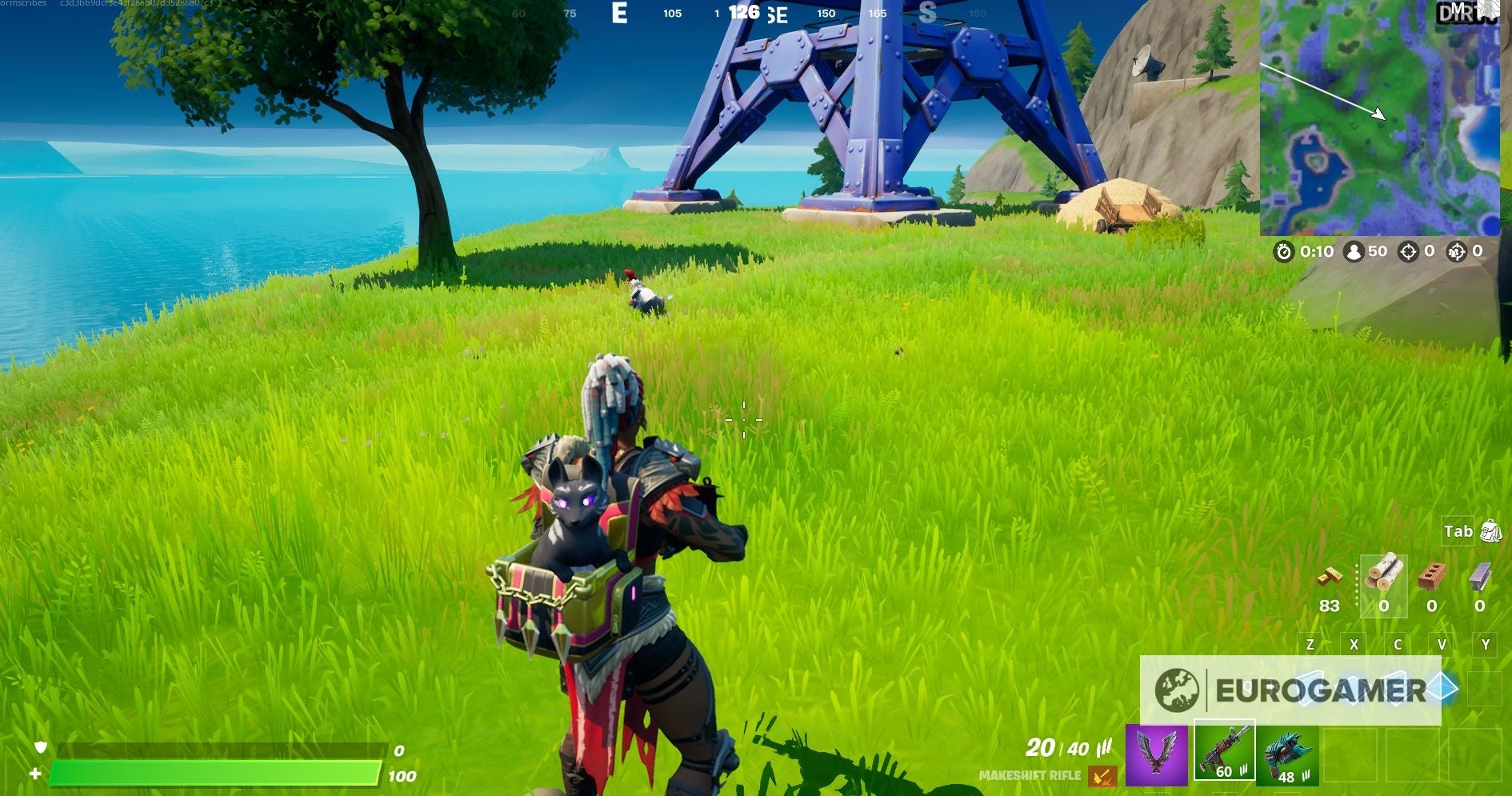Click the white player arrow on the minimap
Viewport: 1512px width, 796px height.
pos(1380,114)
